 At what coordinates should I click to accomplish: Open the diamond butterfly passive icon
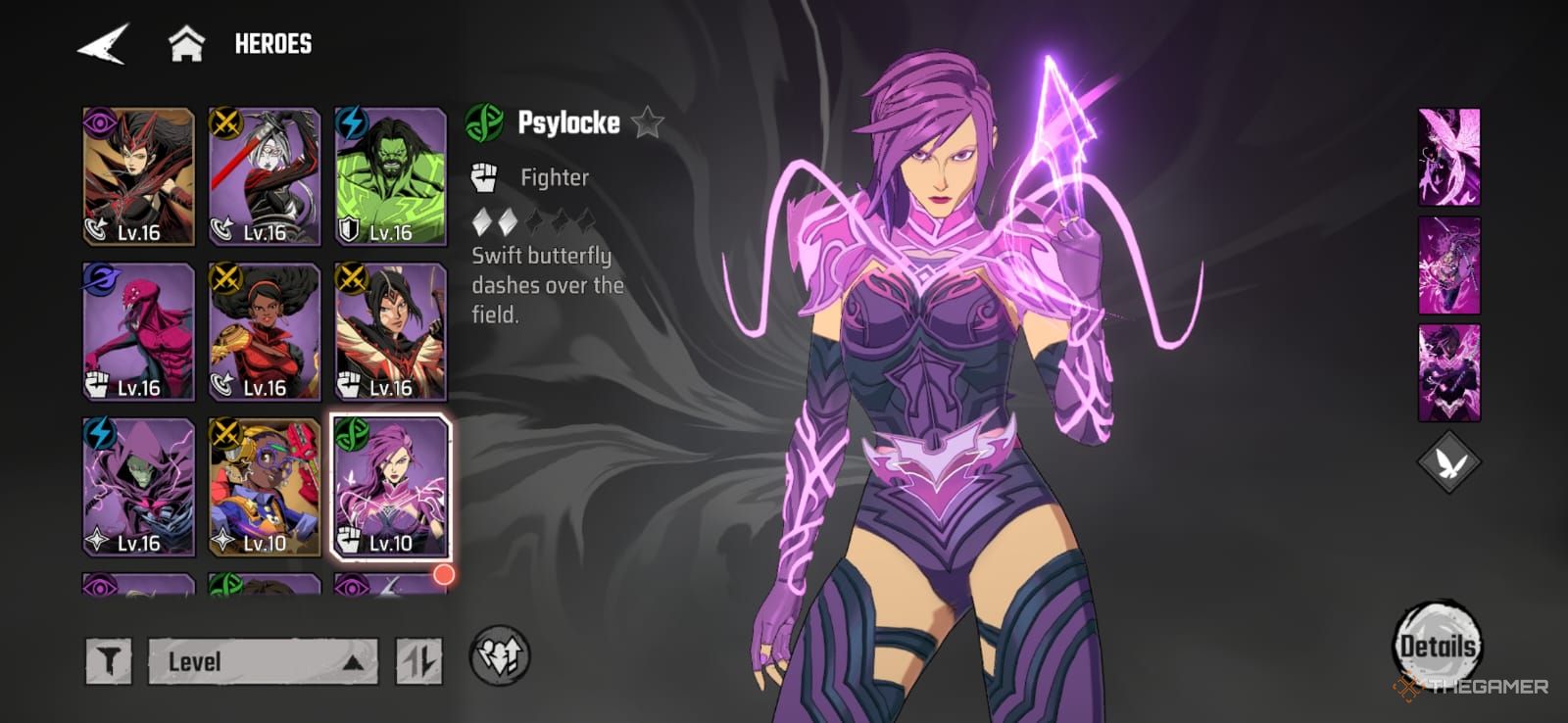1448,462
